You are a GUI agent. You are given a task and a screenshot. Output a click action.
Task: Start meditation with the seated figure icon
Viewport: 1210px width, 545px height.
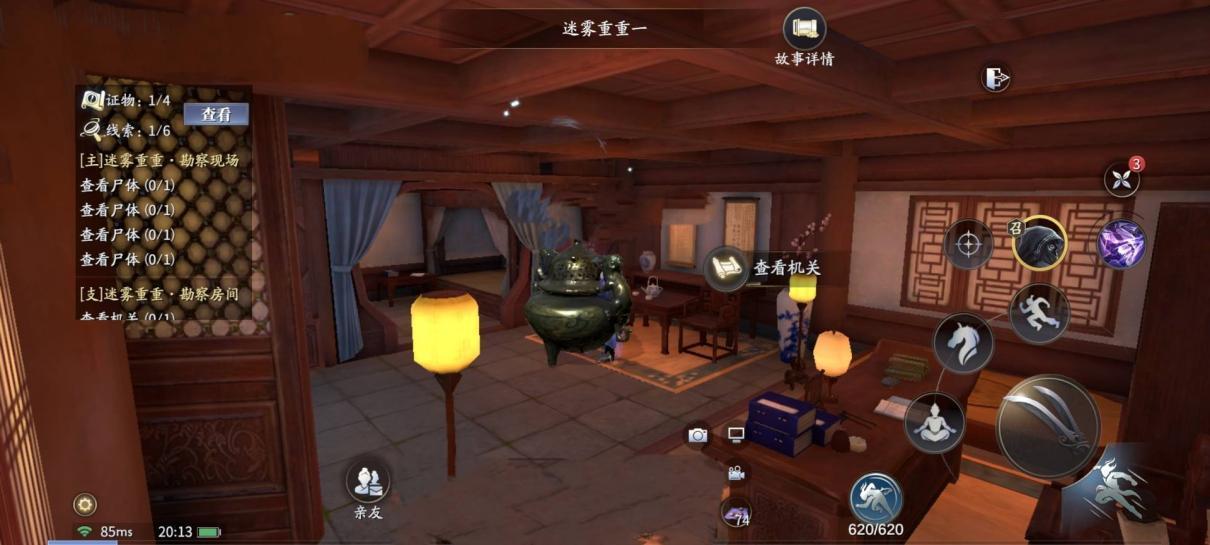pyautogui.click(x=934, y=422)
